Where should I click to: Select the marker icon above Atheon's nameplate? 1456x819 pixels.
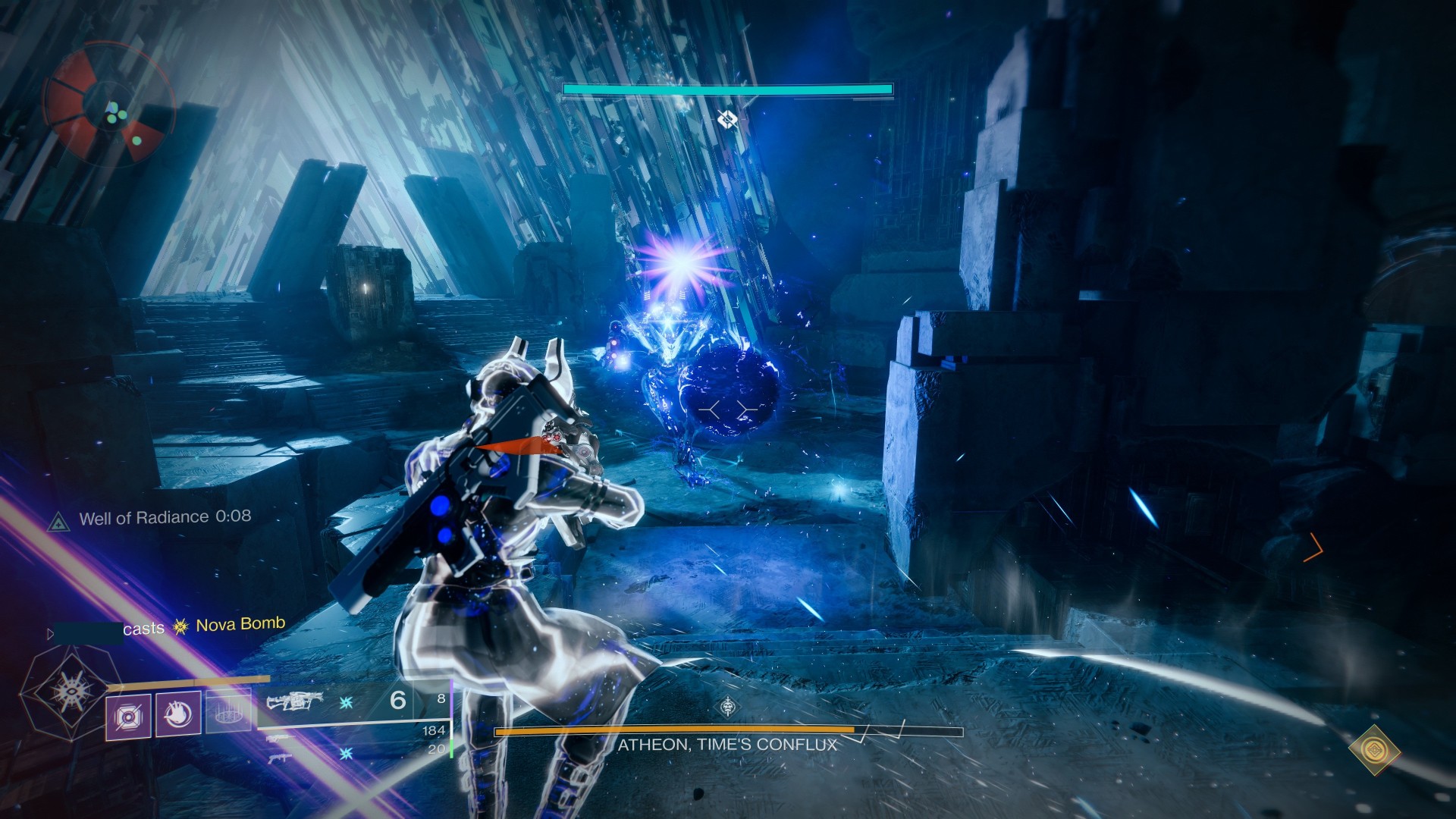728,708
